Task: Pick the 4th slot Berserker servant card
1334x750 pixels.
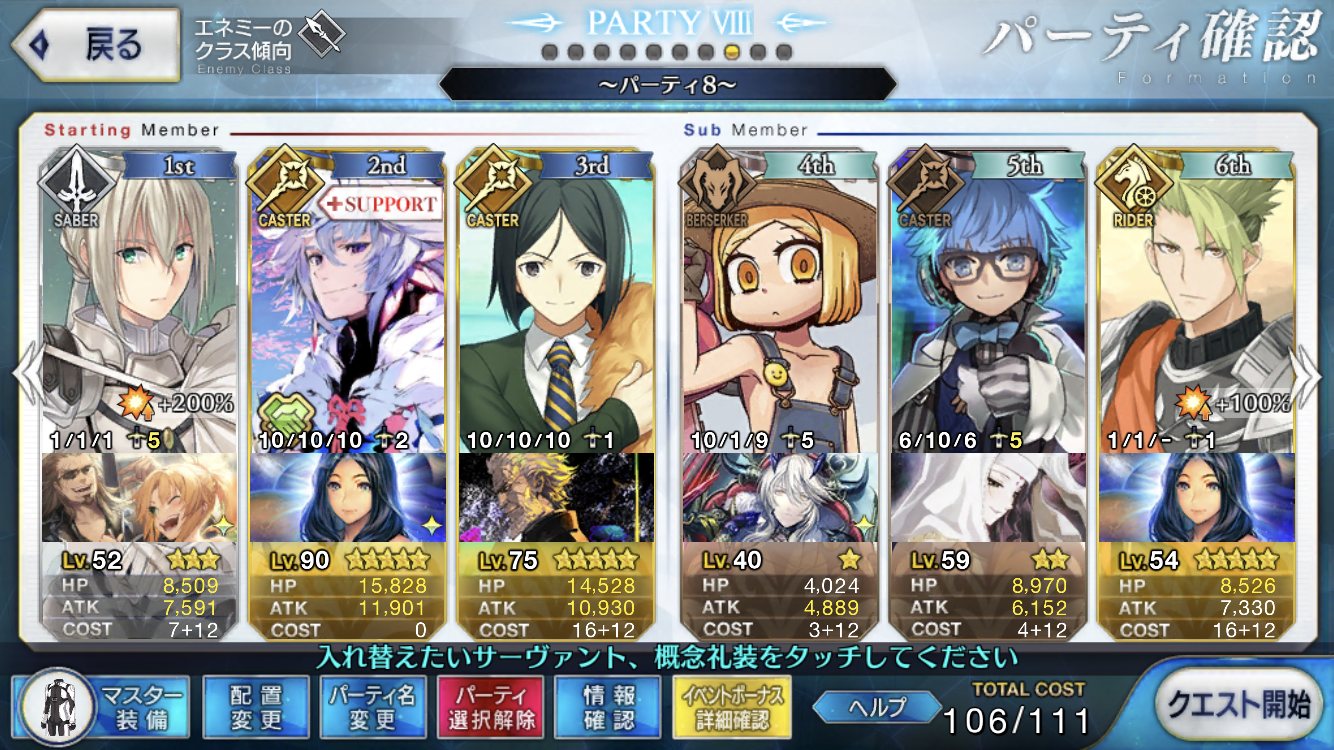Action: click(781, 300)
